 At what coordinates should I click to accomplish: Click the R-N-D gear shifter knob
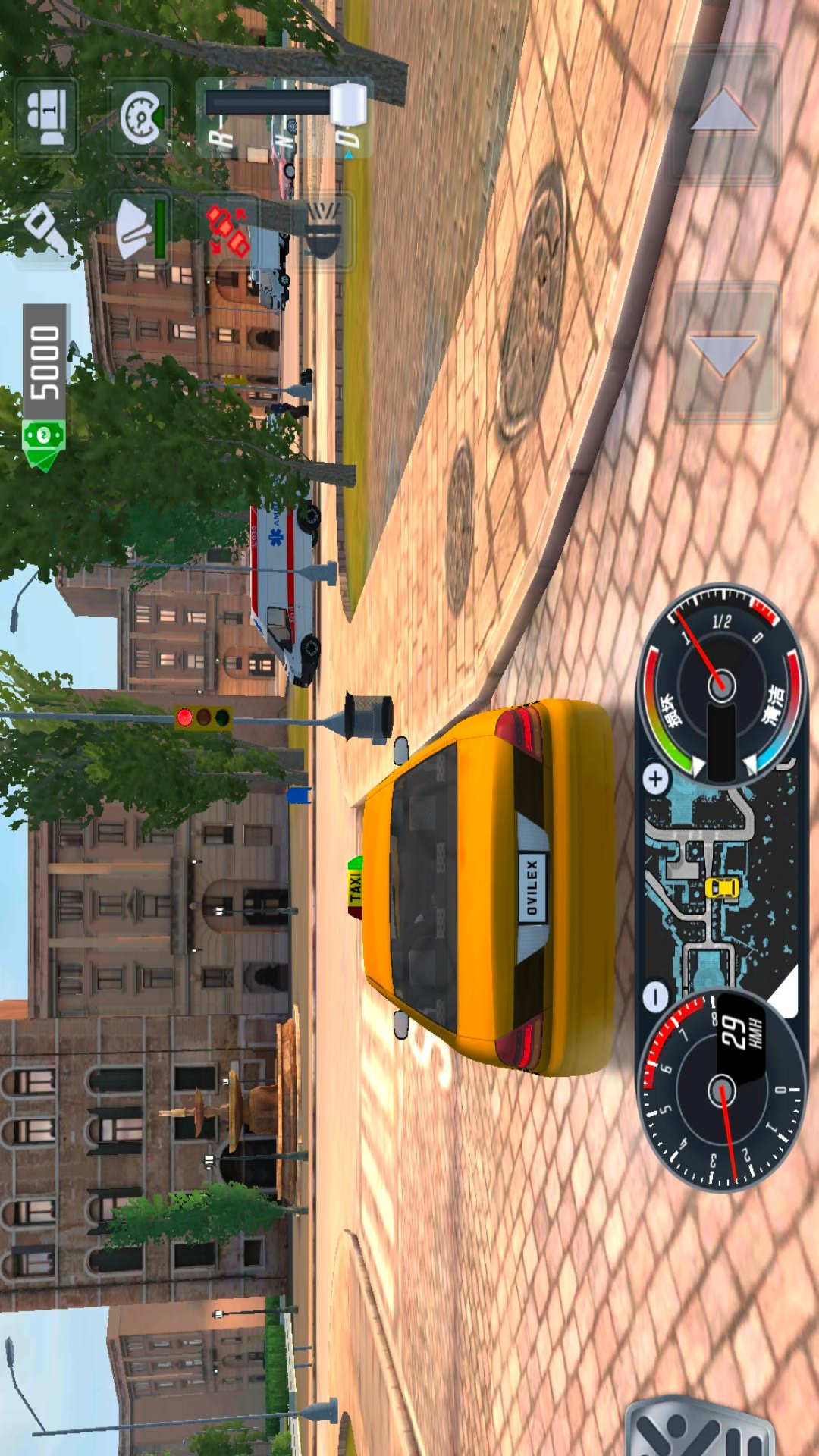pyautogui.click(x=348, y=104)
